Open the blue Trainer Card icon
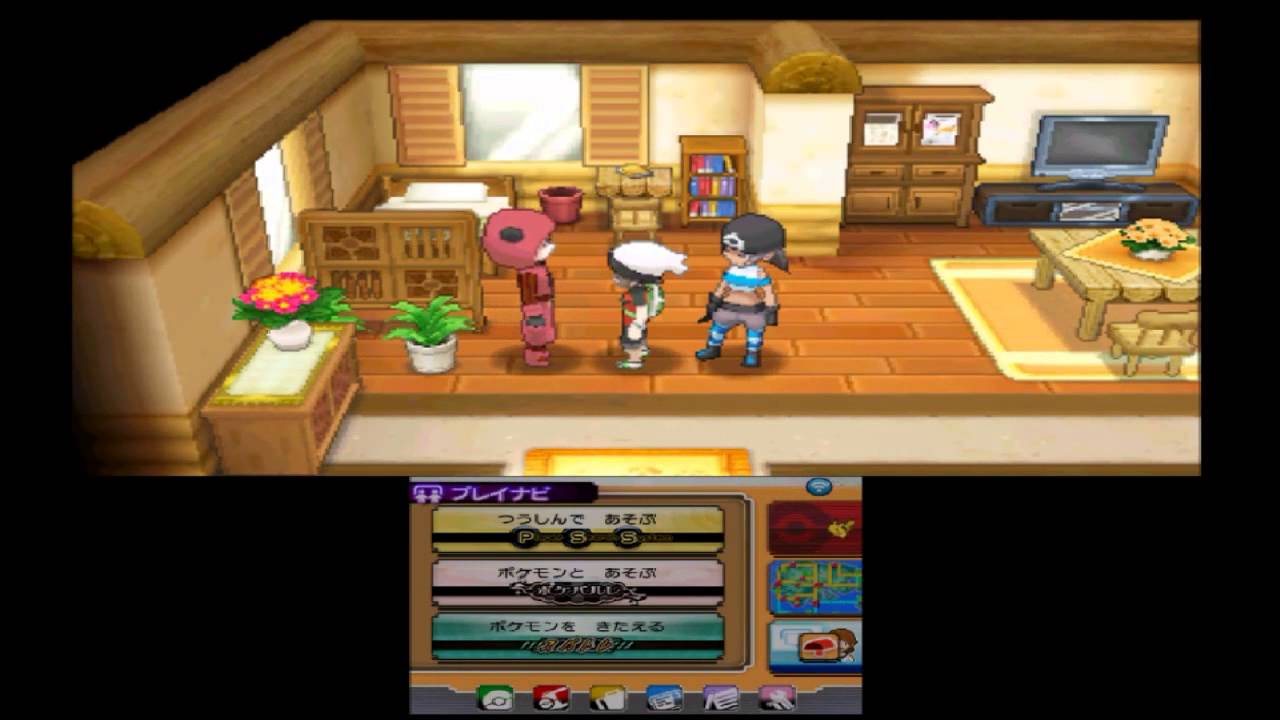This screenshot has height=720, width=1280. click(665, 702)
